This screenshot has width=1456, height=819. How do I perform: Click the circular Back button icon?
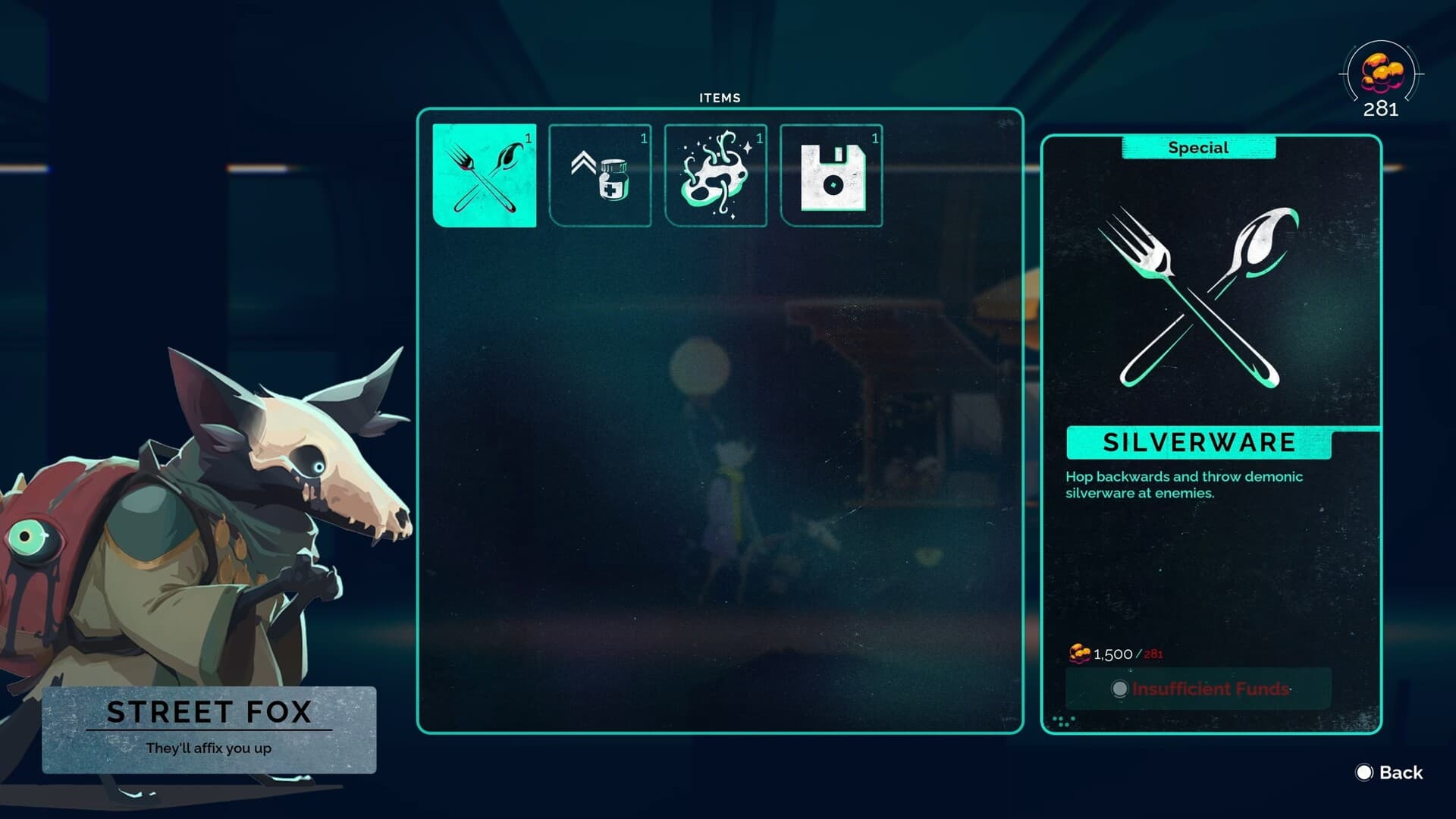pos(1364,773)
